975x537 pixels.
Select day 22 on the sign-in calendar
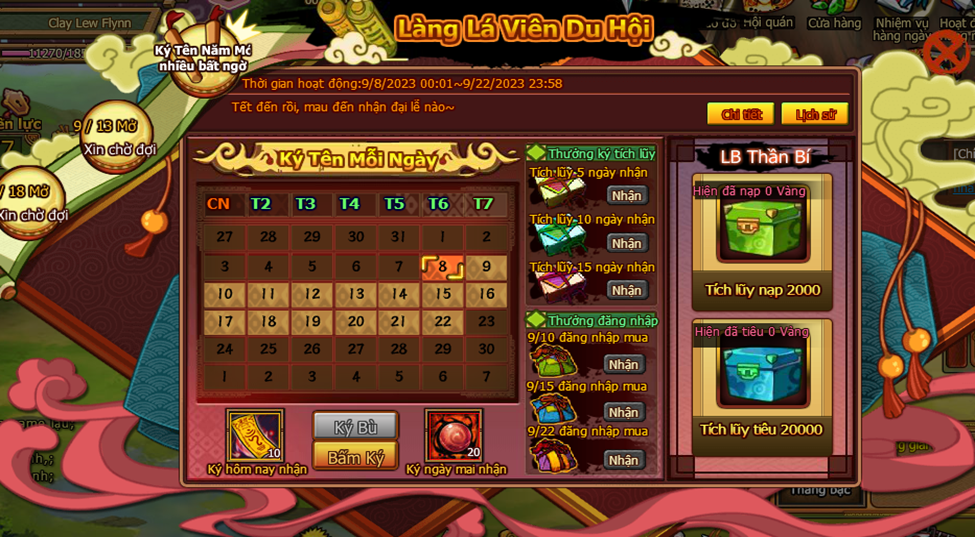click(442, 322)
